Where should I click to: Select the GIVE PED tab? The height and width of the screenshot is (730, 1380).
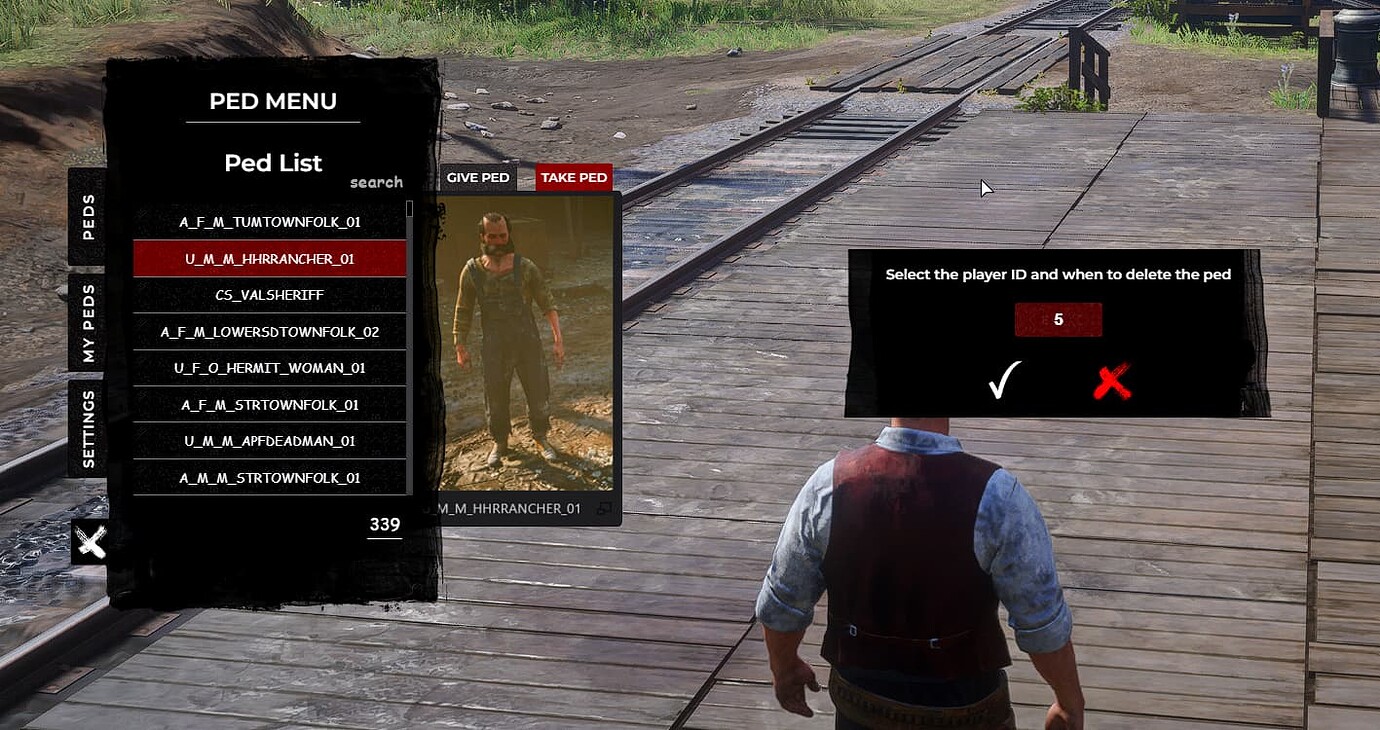click(479, 177)
